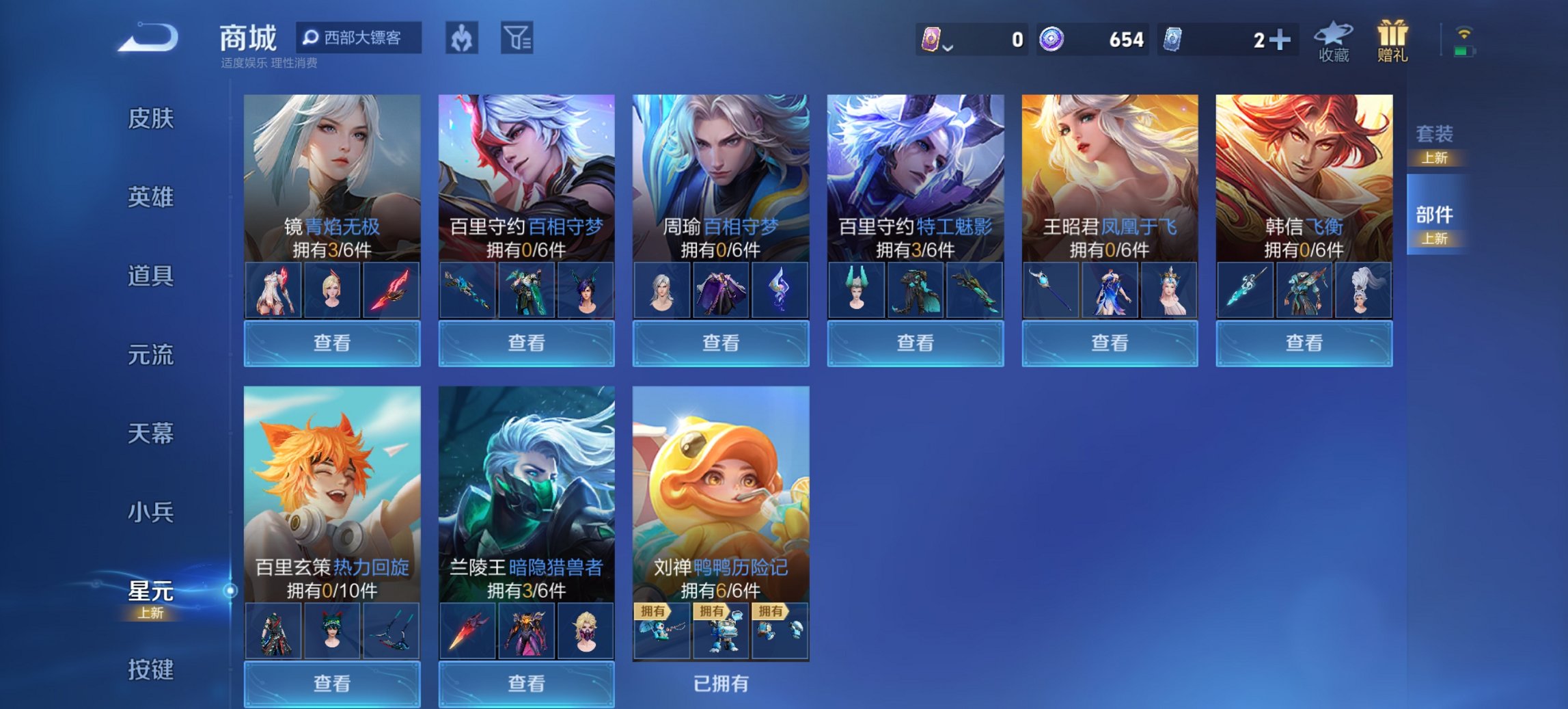Expand the currency dropdown arrow next to 0

[x=949, y=49]
